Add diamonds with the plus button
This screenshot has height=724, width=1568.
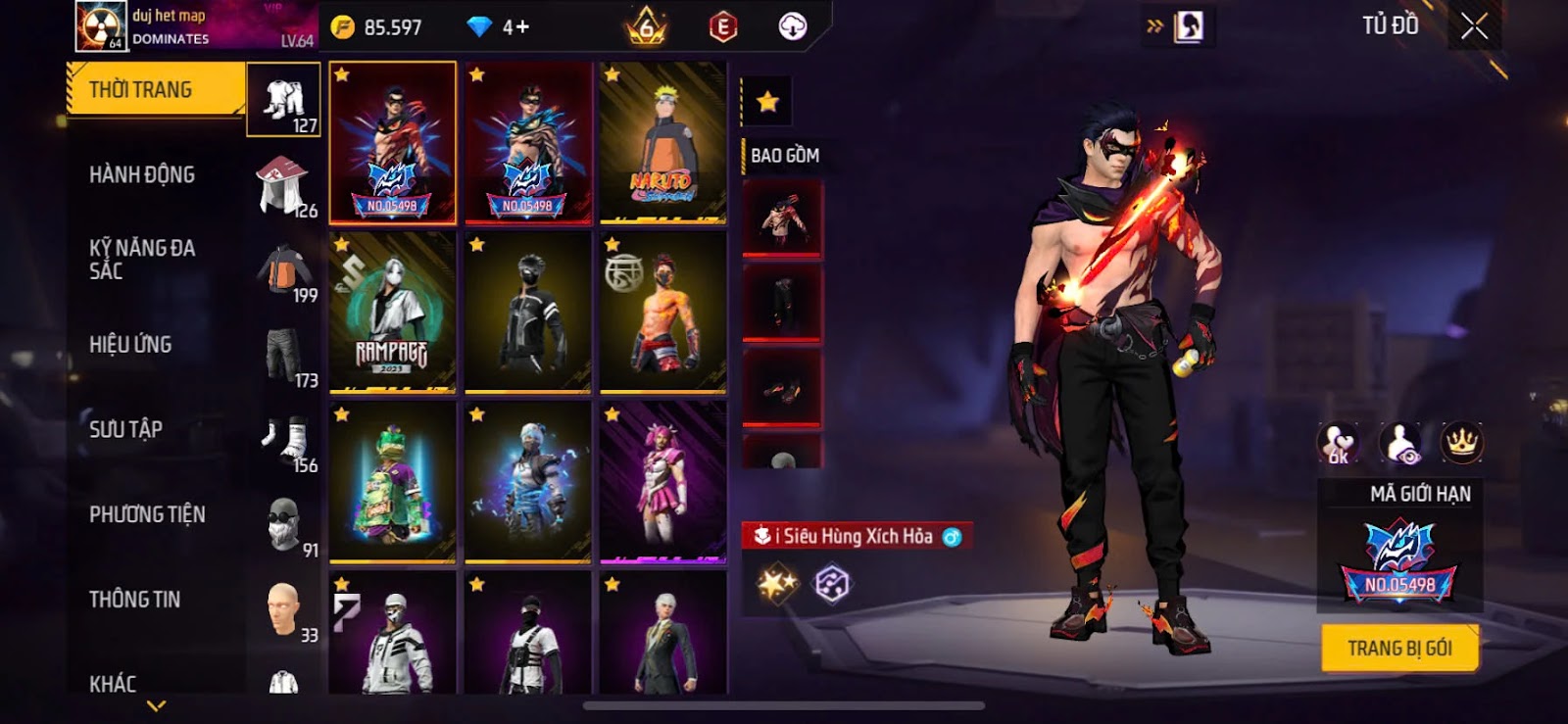pyautogui.click(x=515, y=27)
